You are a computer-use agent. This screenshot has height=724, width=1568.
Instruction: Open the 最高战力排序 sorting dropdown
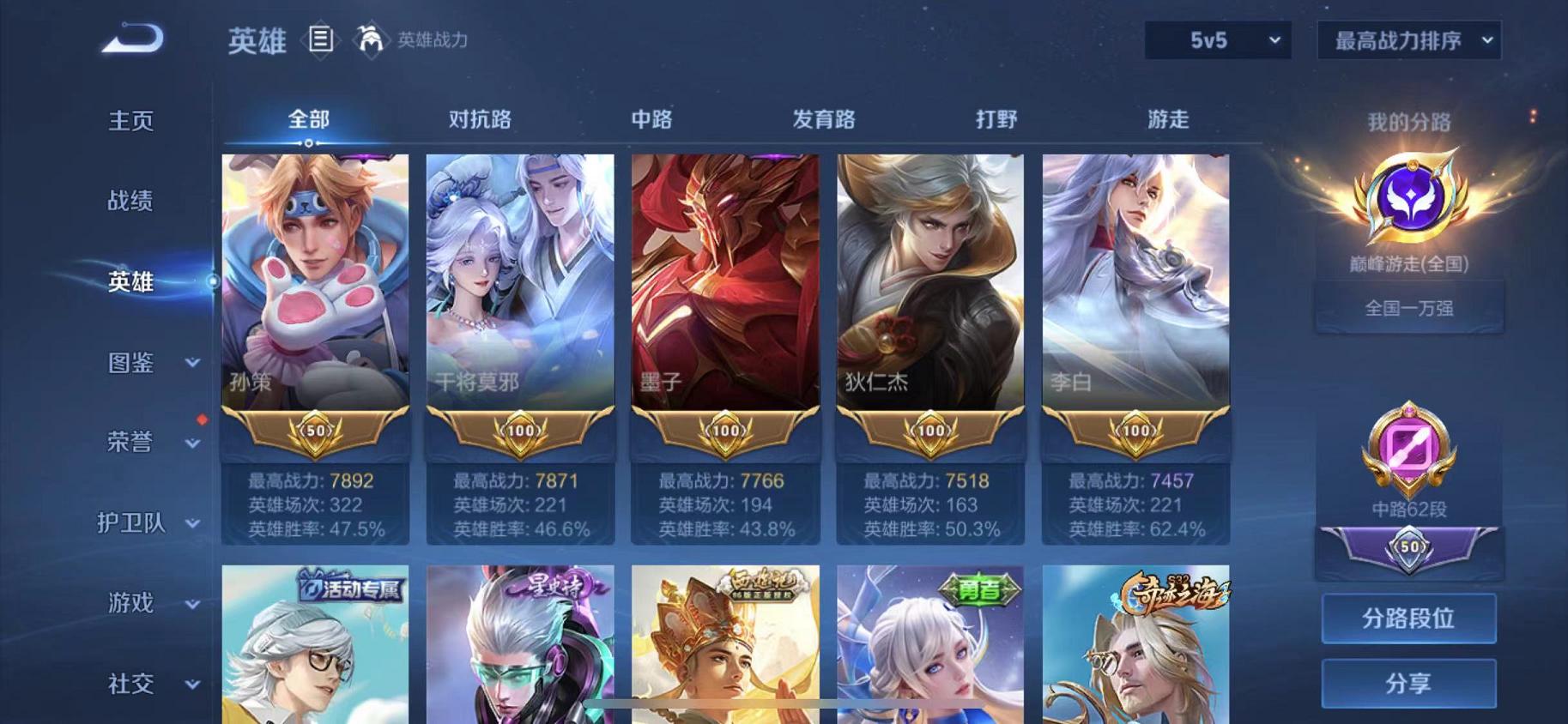(1408, 39)
